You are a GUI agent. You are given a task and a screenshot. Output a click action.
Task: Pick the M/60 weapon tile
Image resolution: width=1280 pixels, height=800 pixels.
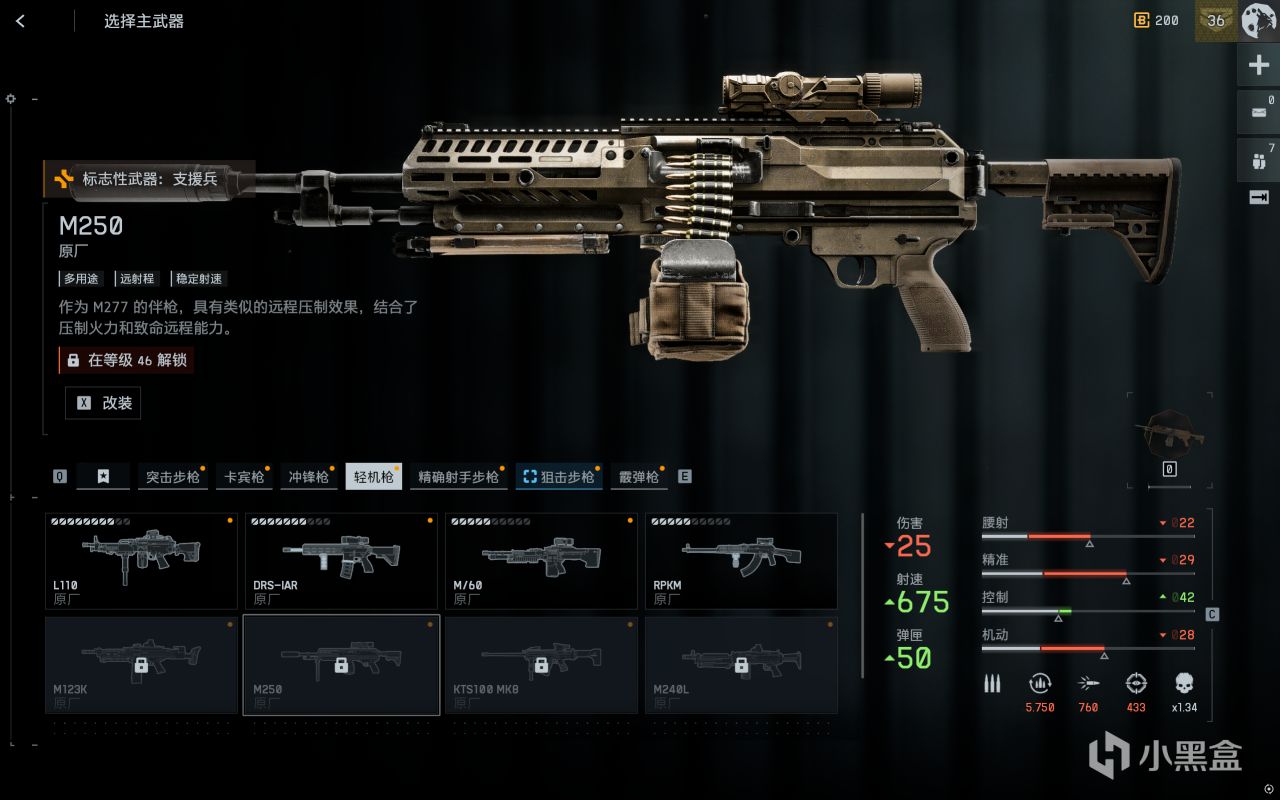coord(541,561)
